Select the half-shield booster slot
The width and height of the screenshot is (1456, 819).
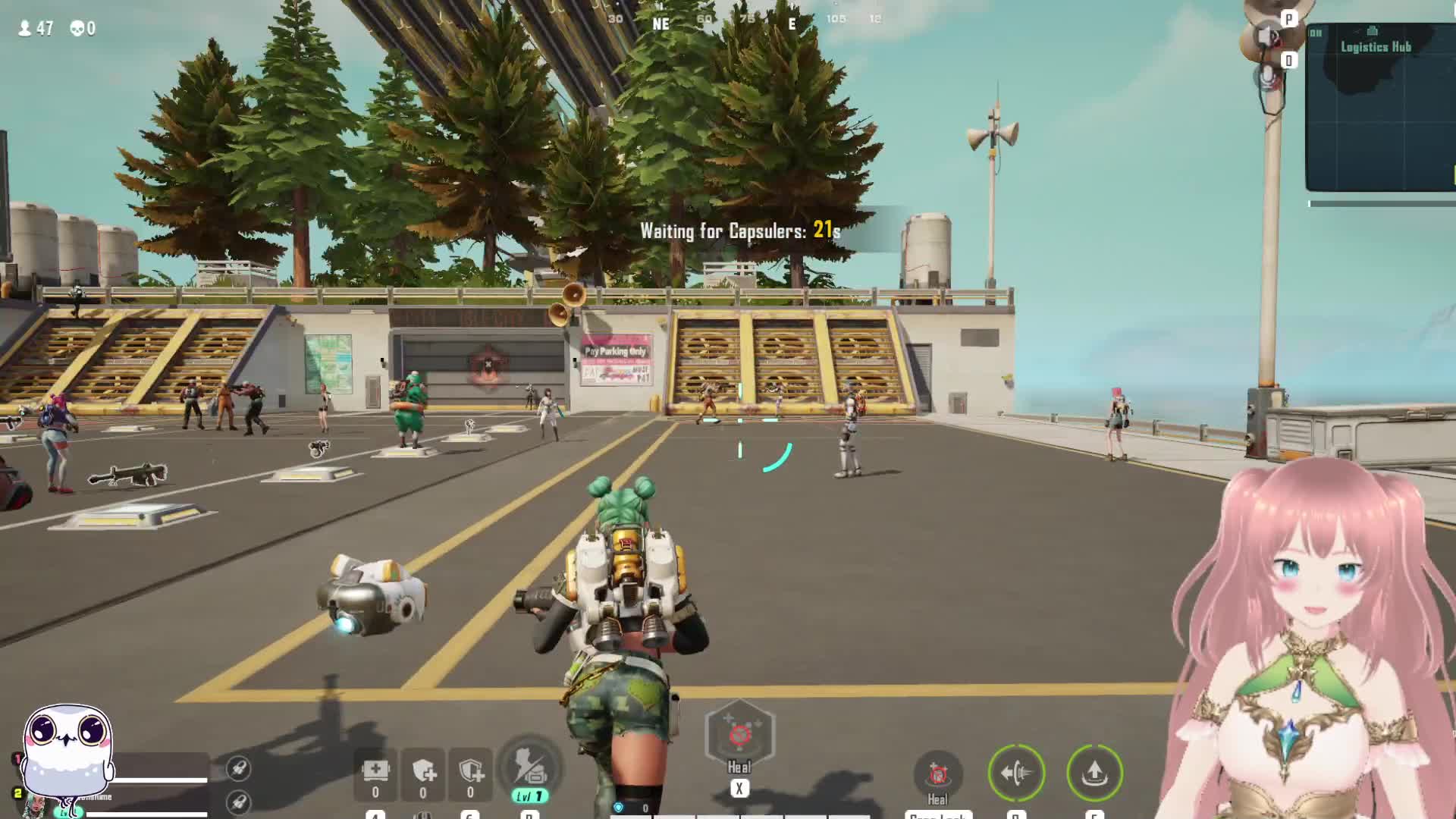(x=471, y=772)
